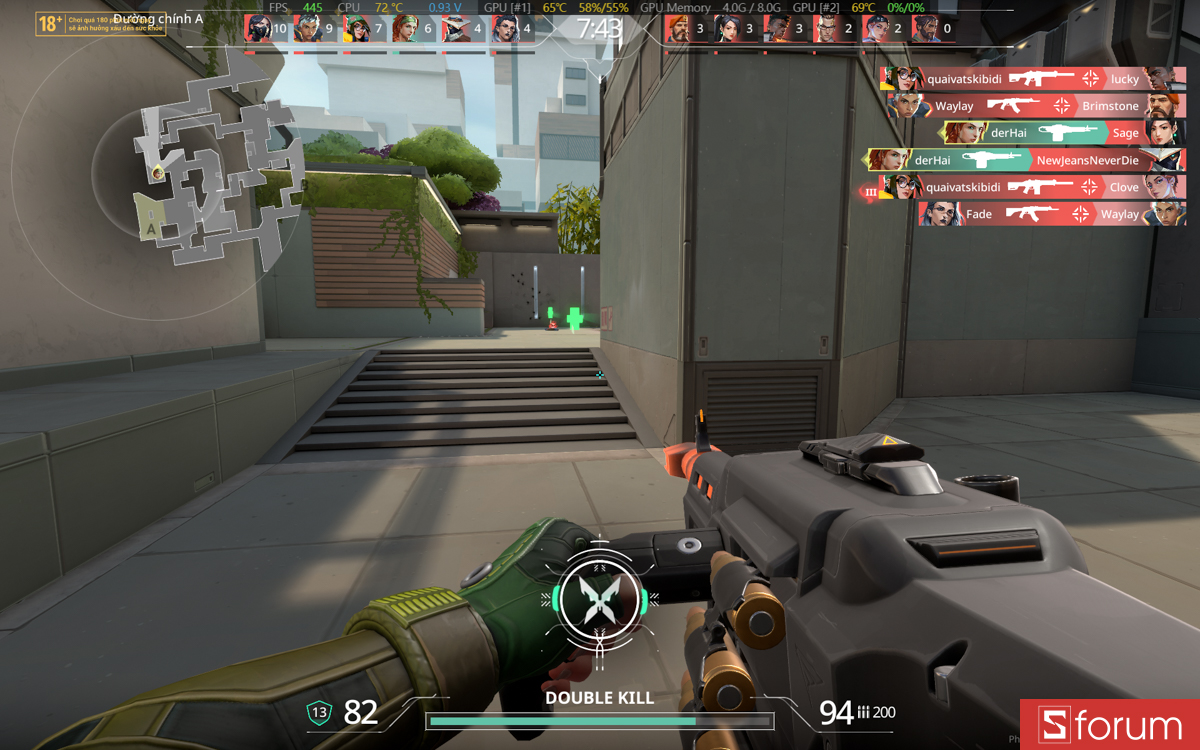This screenshot has width=1200, height=750.
Task: Click the Cypher portrait in the top bar
Action: coord(455,29)
